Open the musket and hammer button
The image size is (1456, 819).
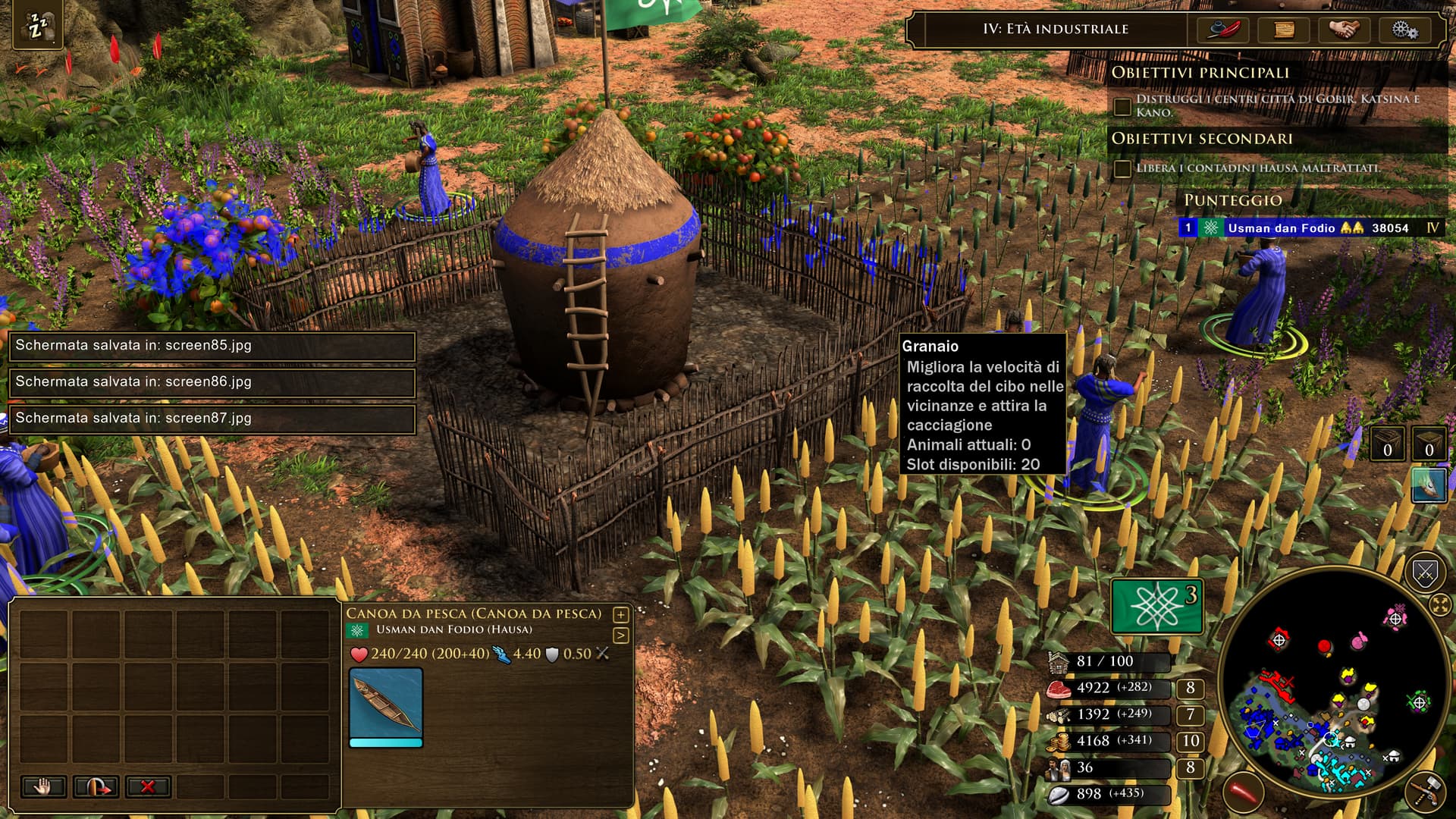point(1426,792)
